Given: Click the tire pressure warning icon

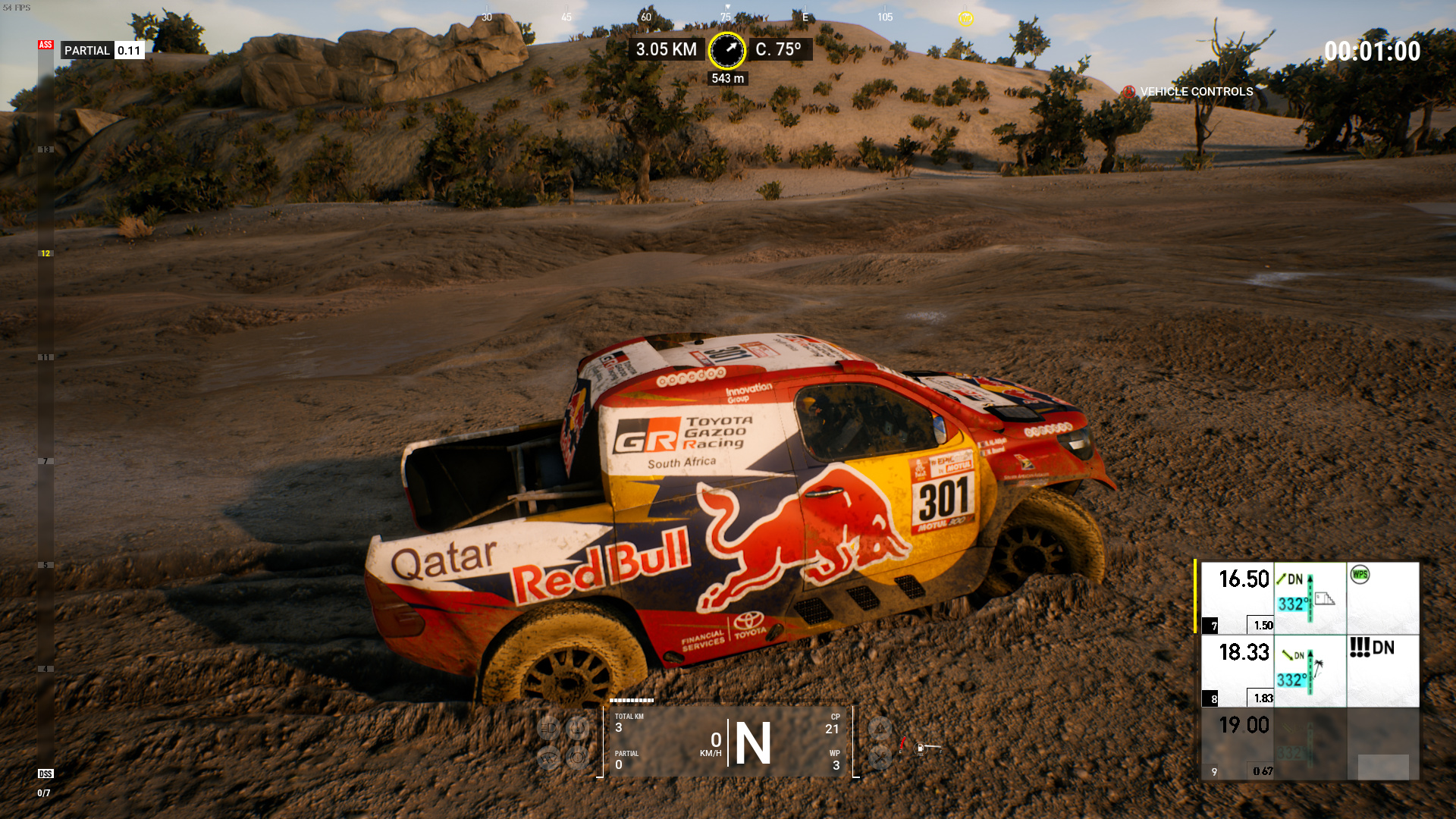Looking at the screenshot, I should (x=577, y=729).
